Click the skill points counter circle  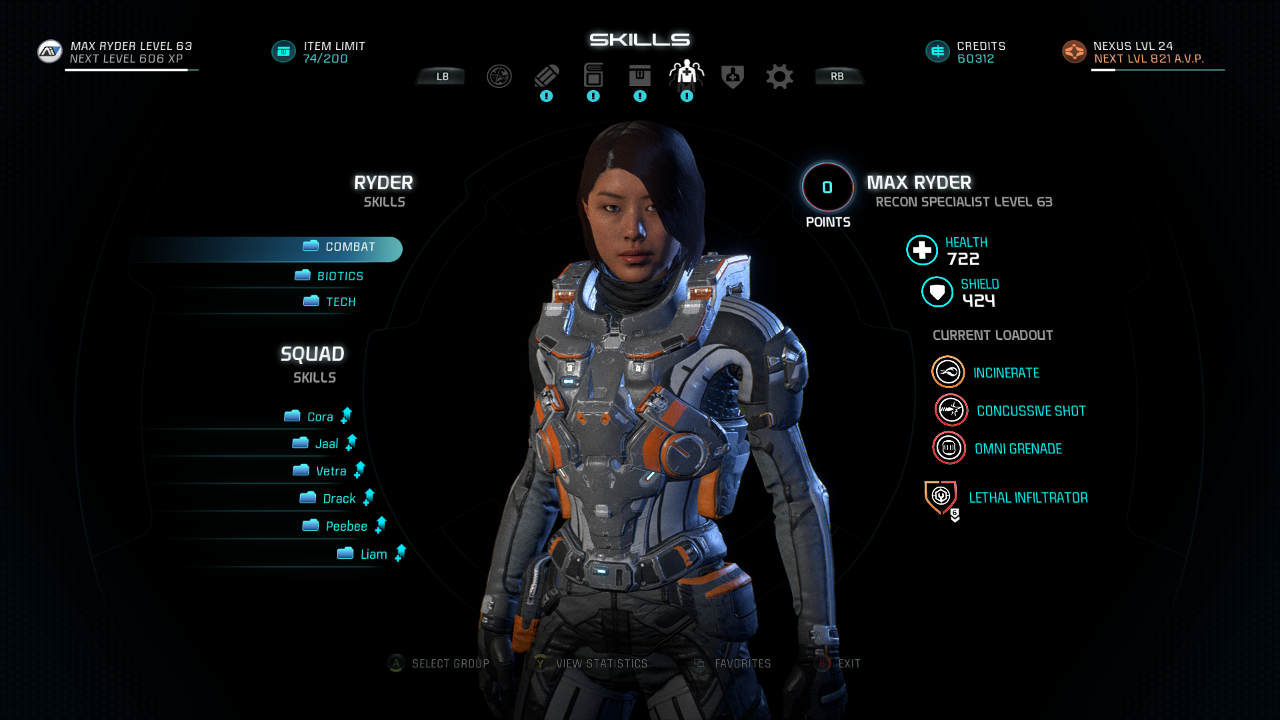tap(828, 187)
